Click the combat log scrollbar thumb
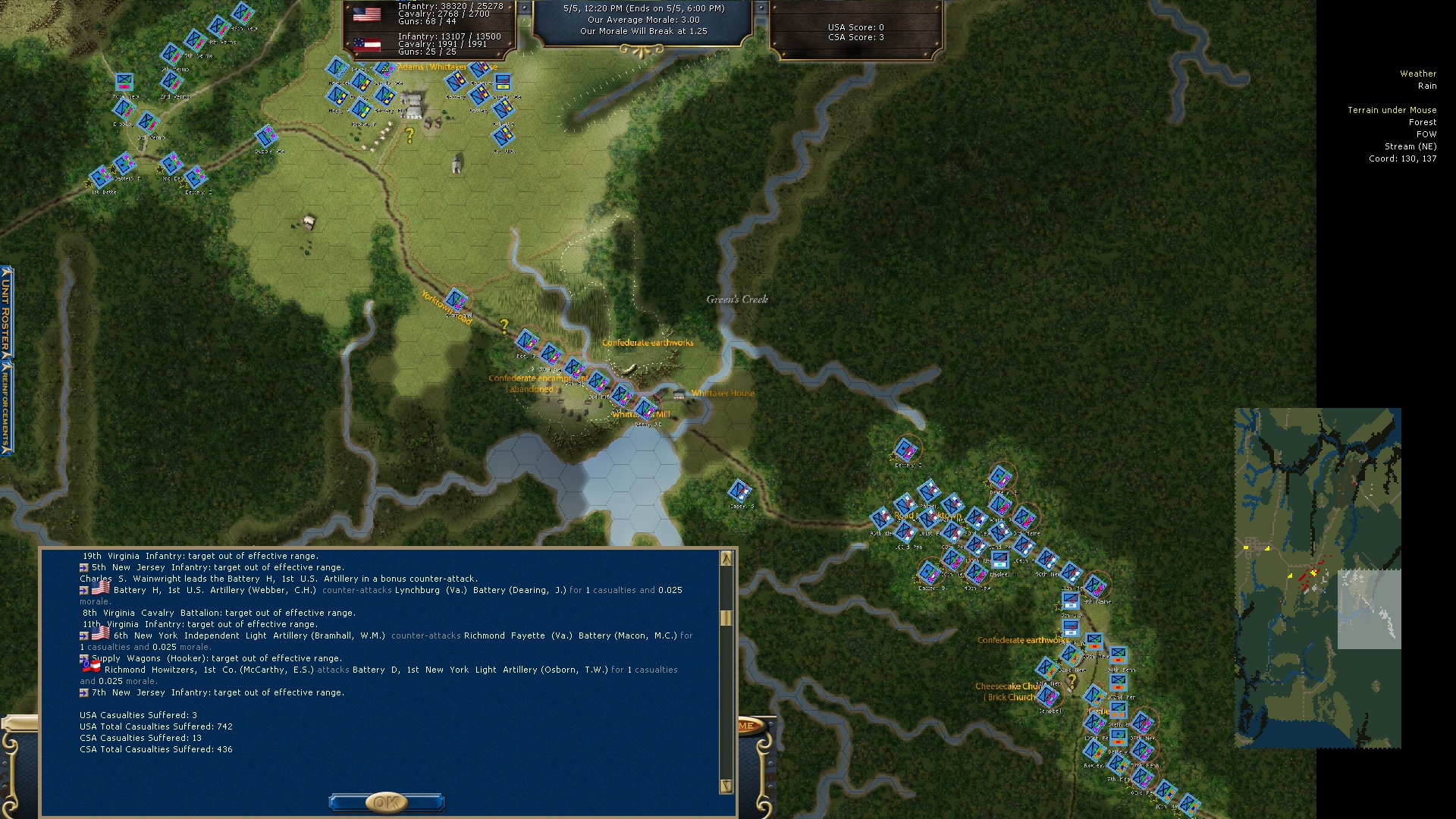Image resolution: width=1456 pixels, height=819 pixels. click(x=726, y=618)
